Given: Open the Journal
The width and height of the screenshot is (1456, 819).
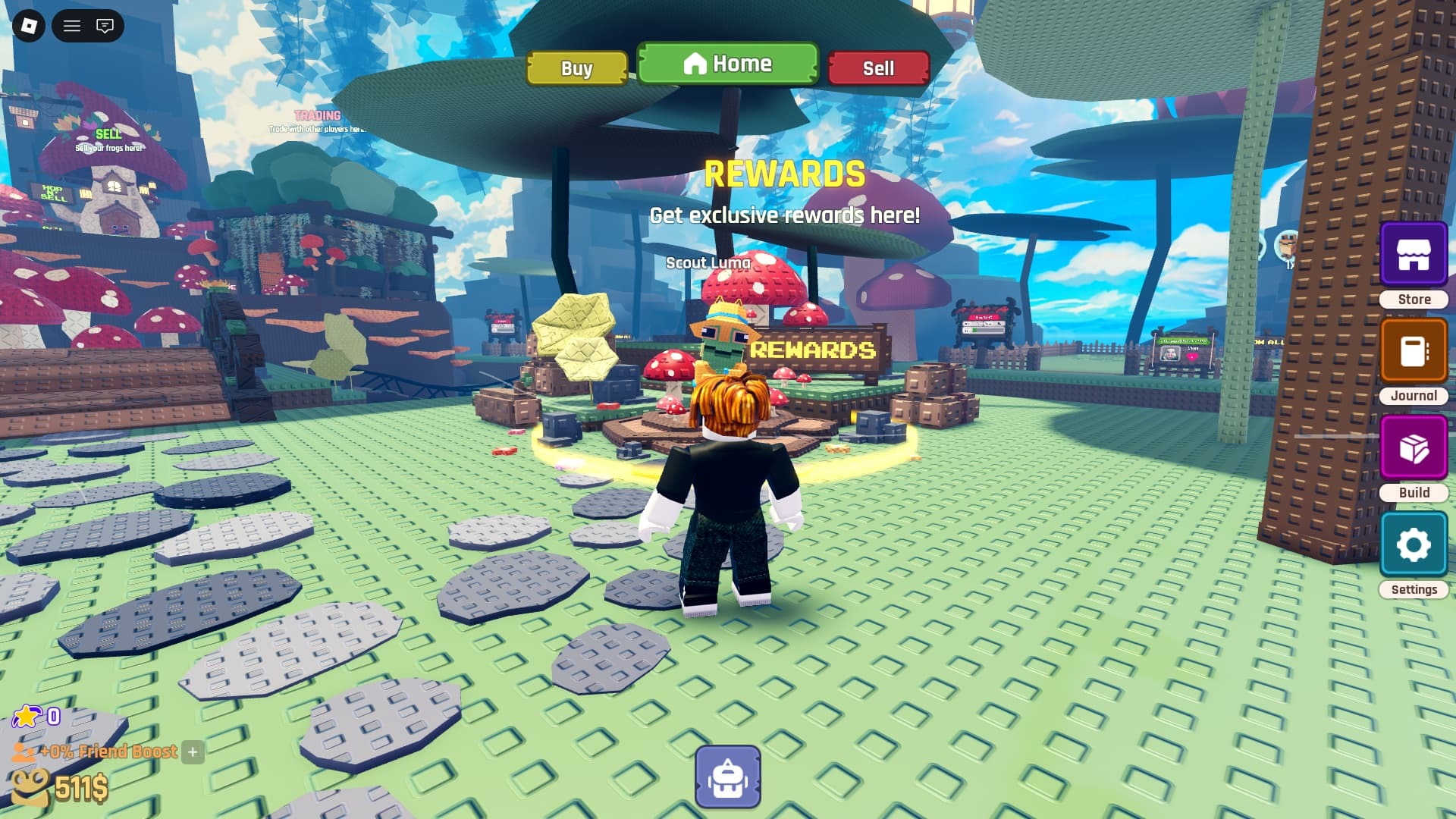Looking at the screenshot, I should point(1414,350).
